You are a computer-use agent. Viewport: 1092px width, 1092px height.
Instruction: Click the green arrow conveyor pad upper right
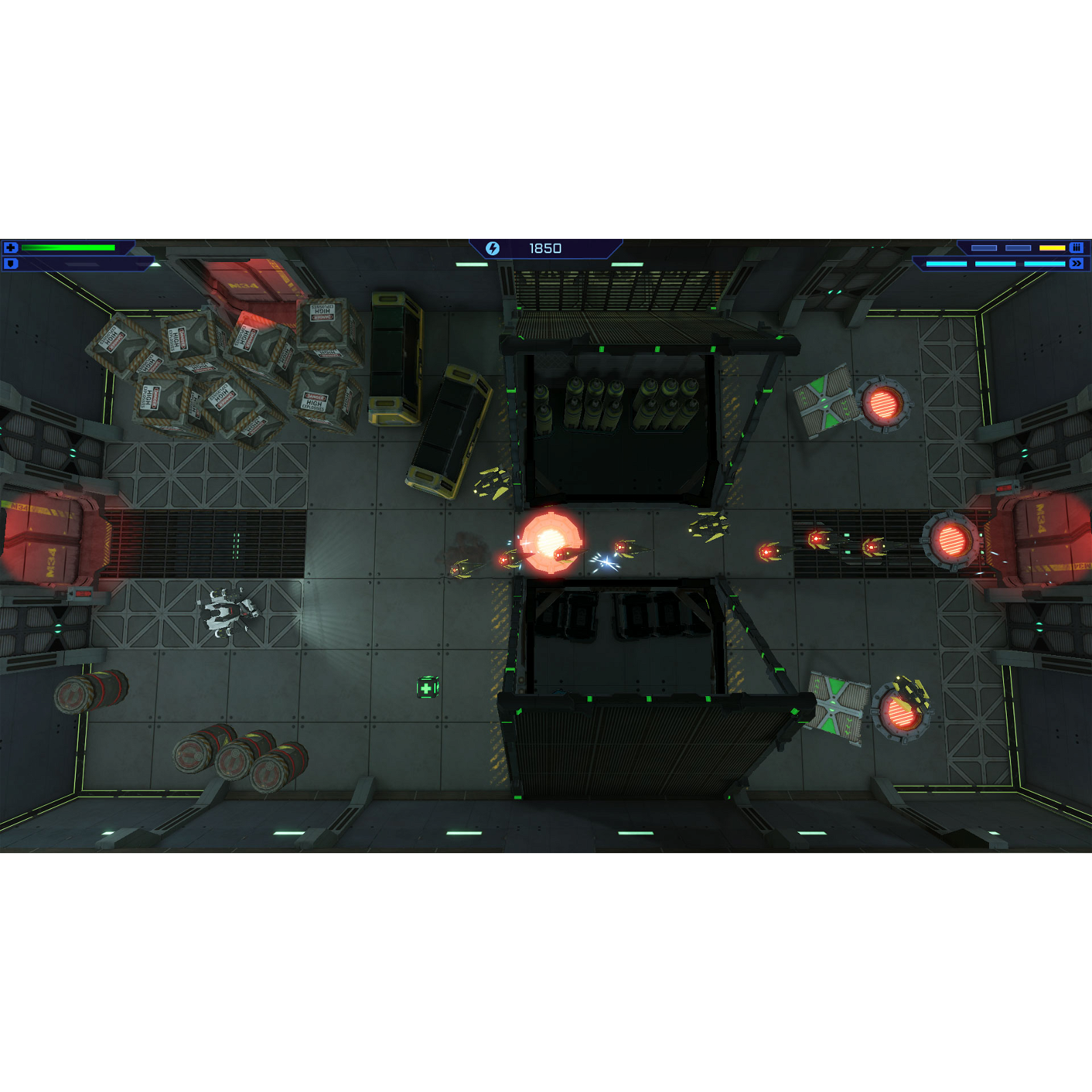[826, 402]
